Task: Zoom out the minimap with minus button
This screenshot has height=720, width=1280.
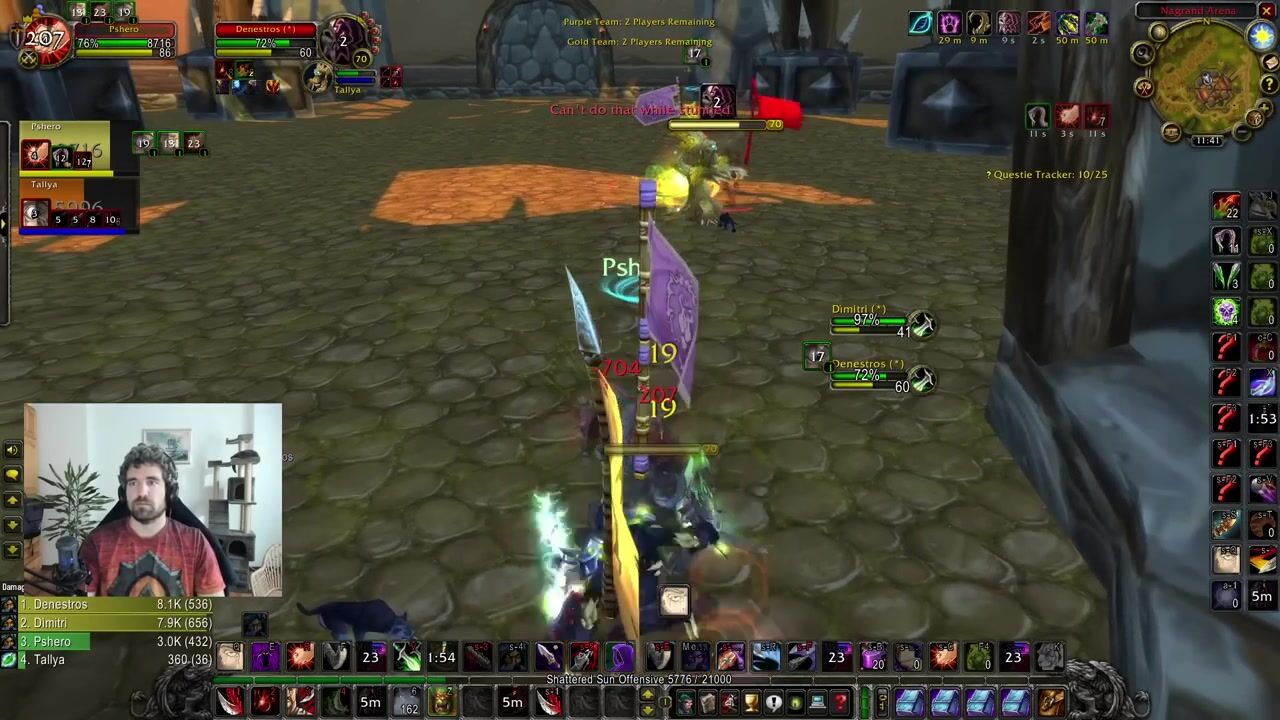Action: click(1241, 132)
